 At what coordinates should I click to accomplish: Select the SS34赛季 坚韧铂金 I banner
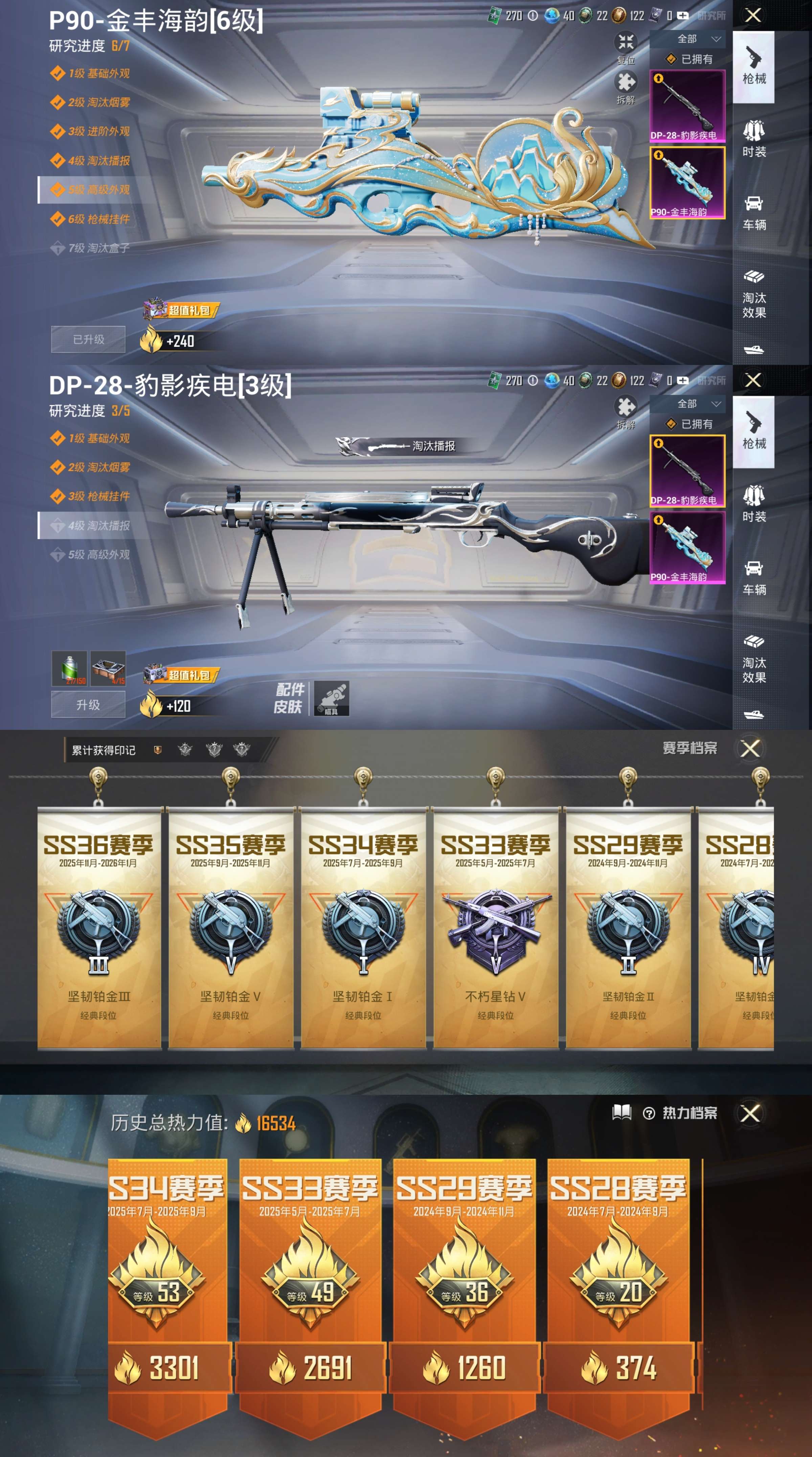(363, 928)
